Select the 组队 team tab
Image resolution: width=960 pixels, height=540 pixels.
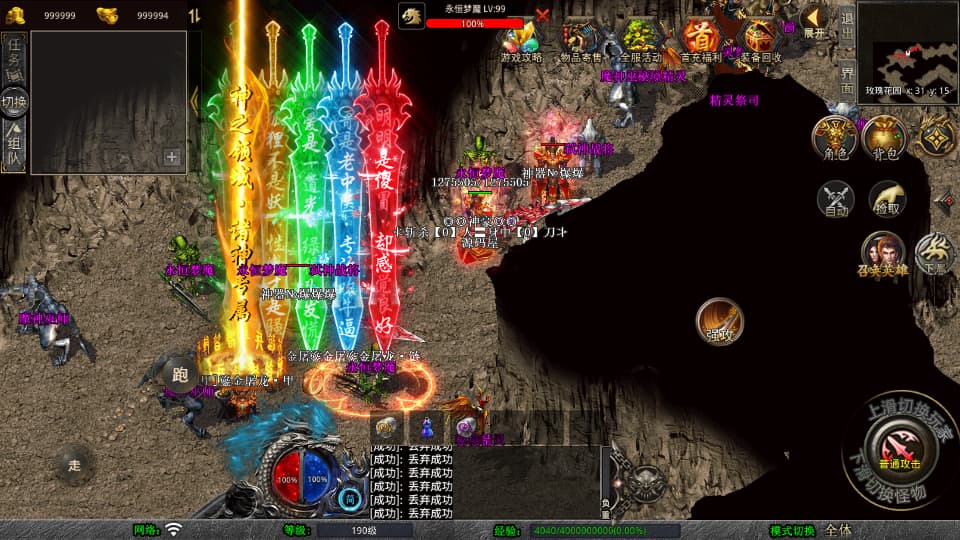(x=14, y=144)
